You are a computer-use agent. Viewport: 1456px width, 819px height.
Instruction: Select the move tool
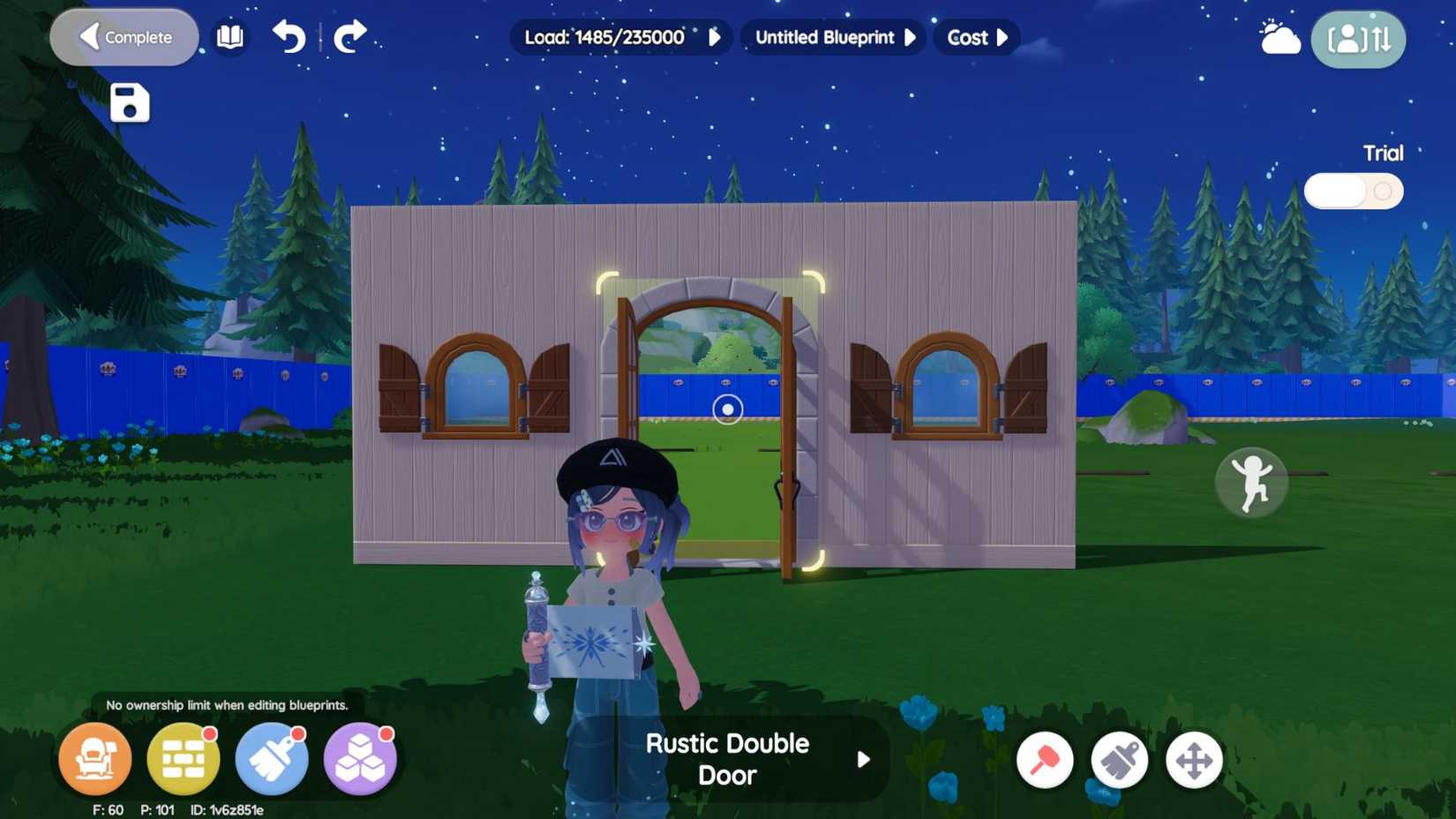1195,759
